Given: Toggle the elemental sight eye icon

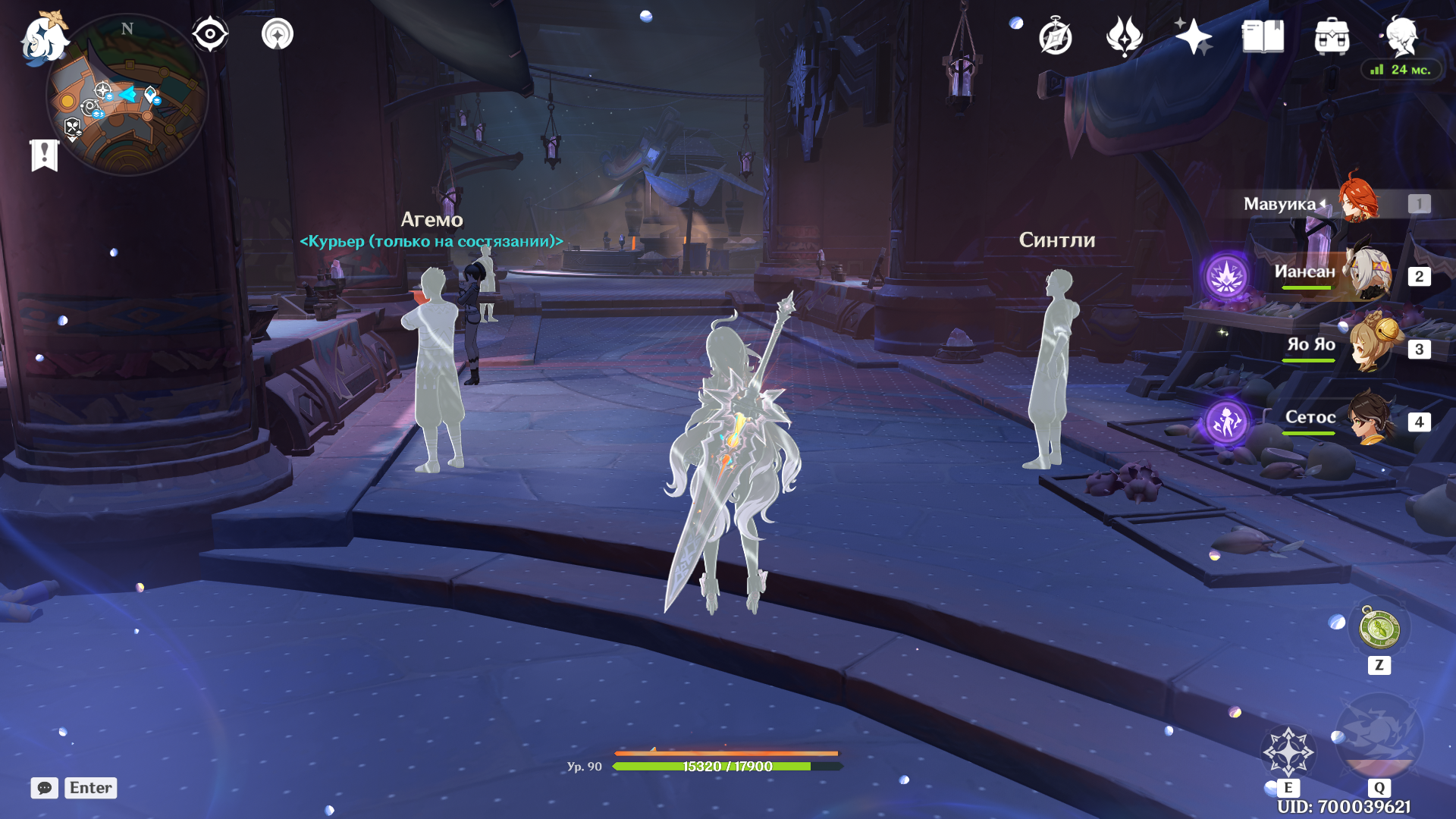Looking at the screenshot, I should click(x=210, y=34).
